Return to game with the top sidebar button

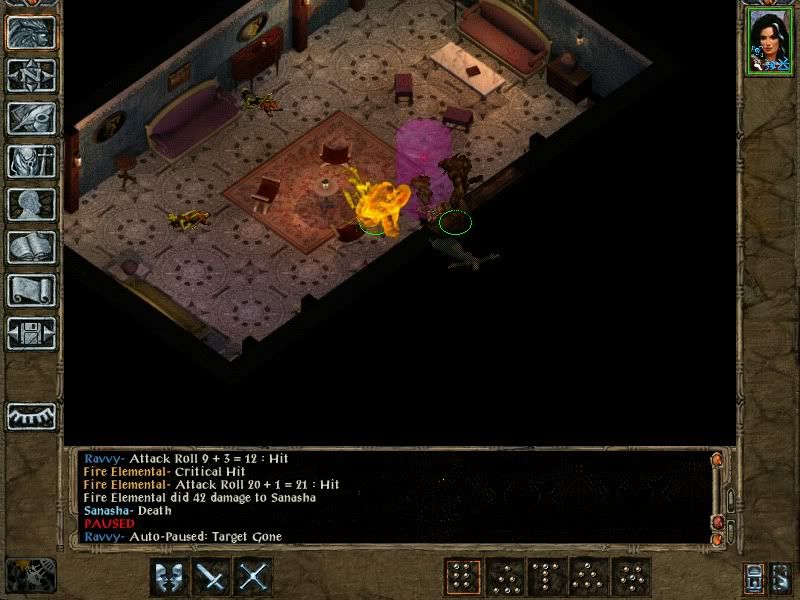click(x=31, y=32)
